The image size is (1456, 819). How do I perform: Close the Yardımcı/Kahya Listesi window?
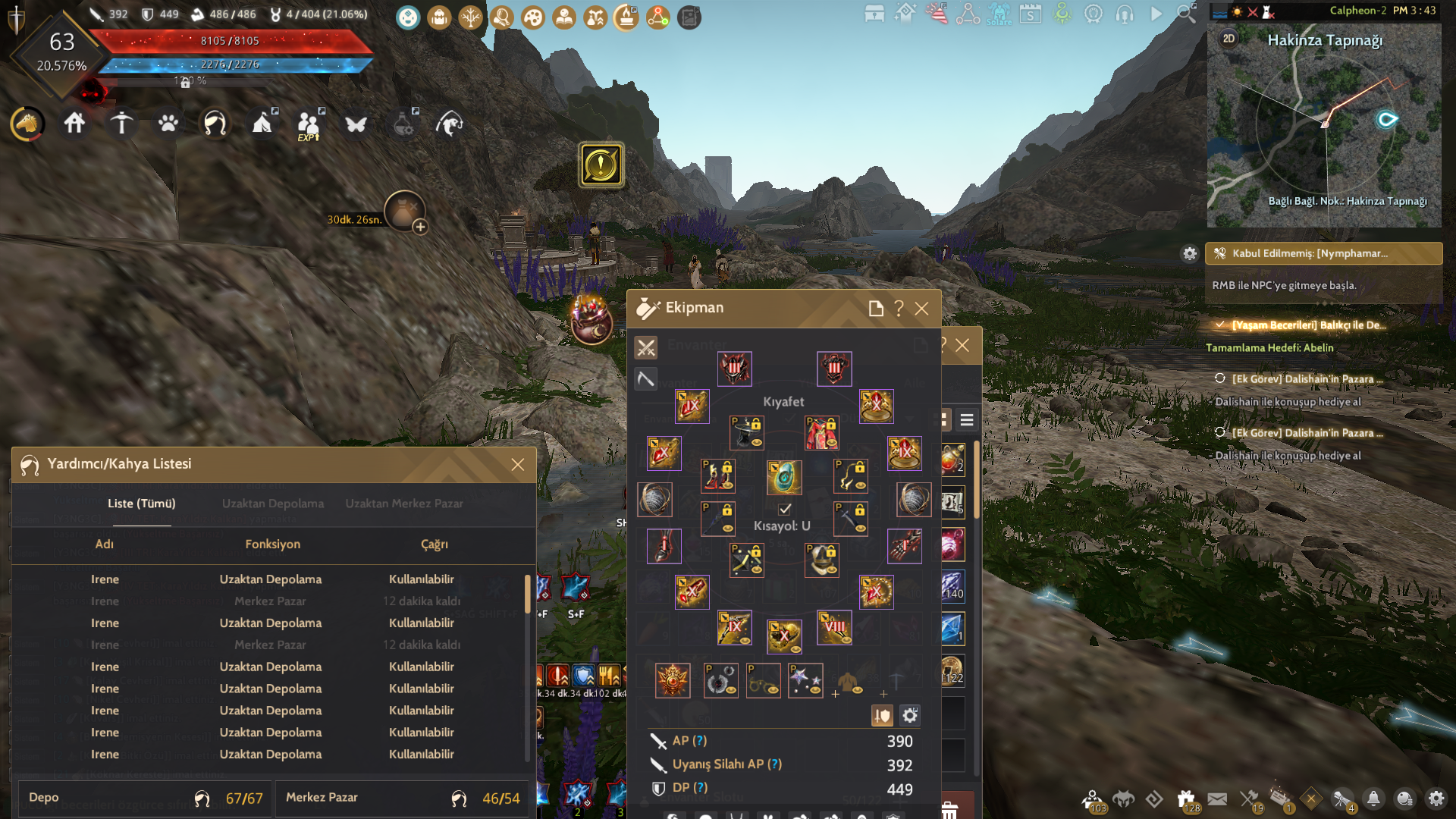pos(518,465)
